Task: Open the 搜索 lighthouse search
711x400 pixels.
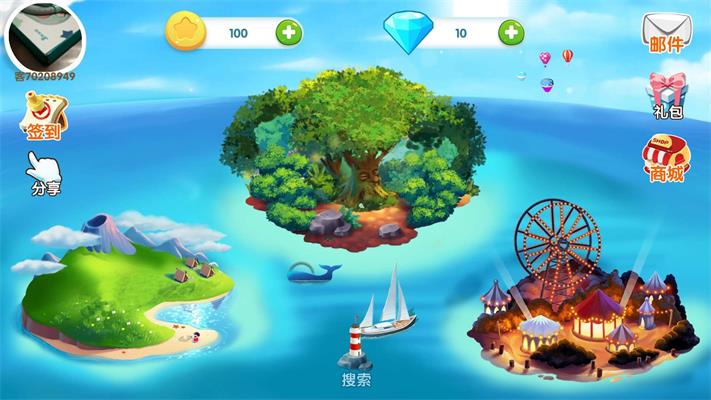Action: (x=355, y=352)
